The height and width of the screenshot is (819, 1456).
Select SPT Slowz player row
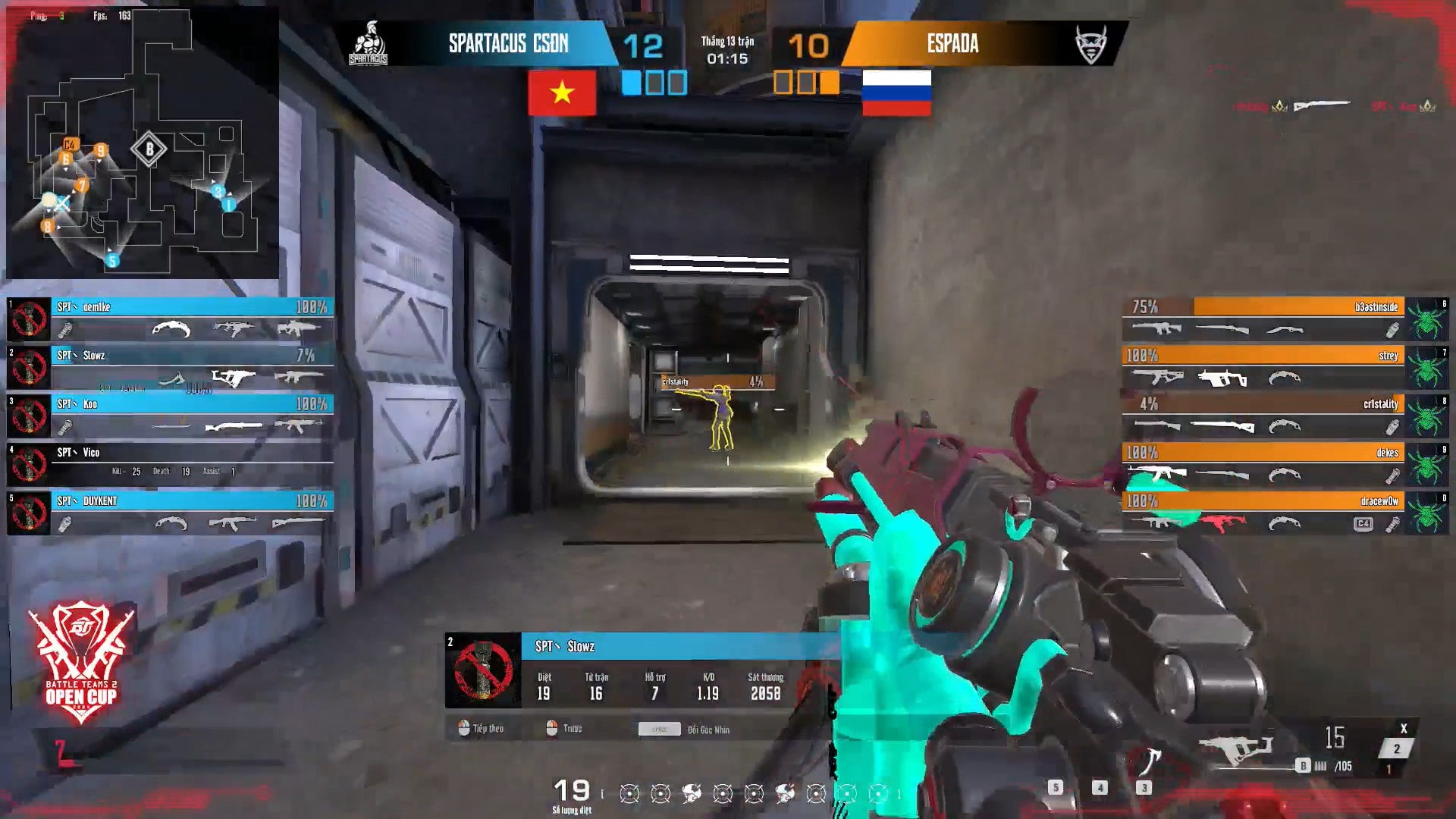click(x=171, y=367)
